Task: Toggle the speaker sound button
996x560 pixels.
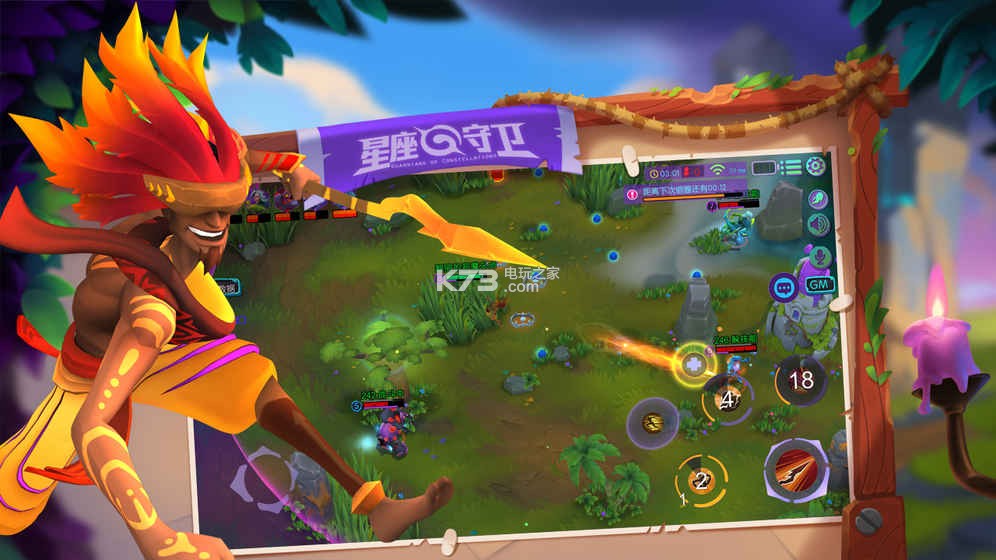Action: coord(818,225)
